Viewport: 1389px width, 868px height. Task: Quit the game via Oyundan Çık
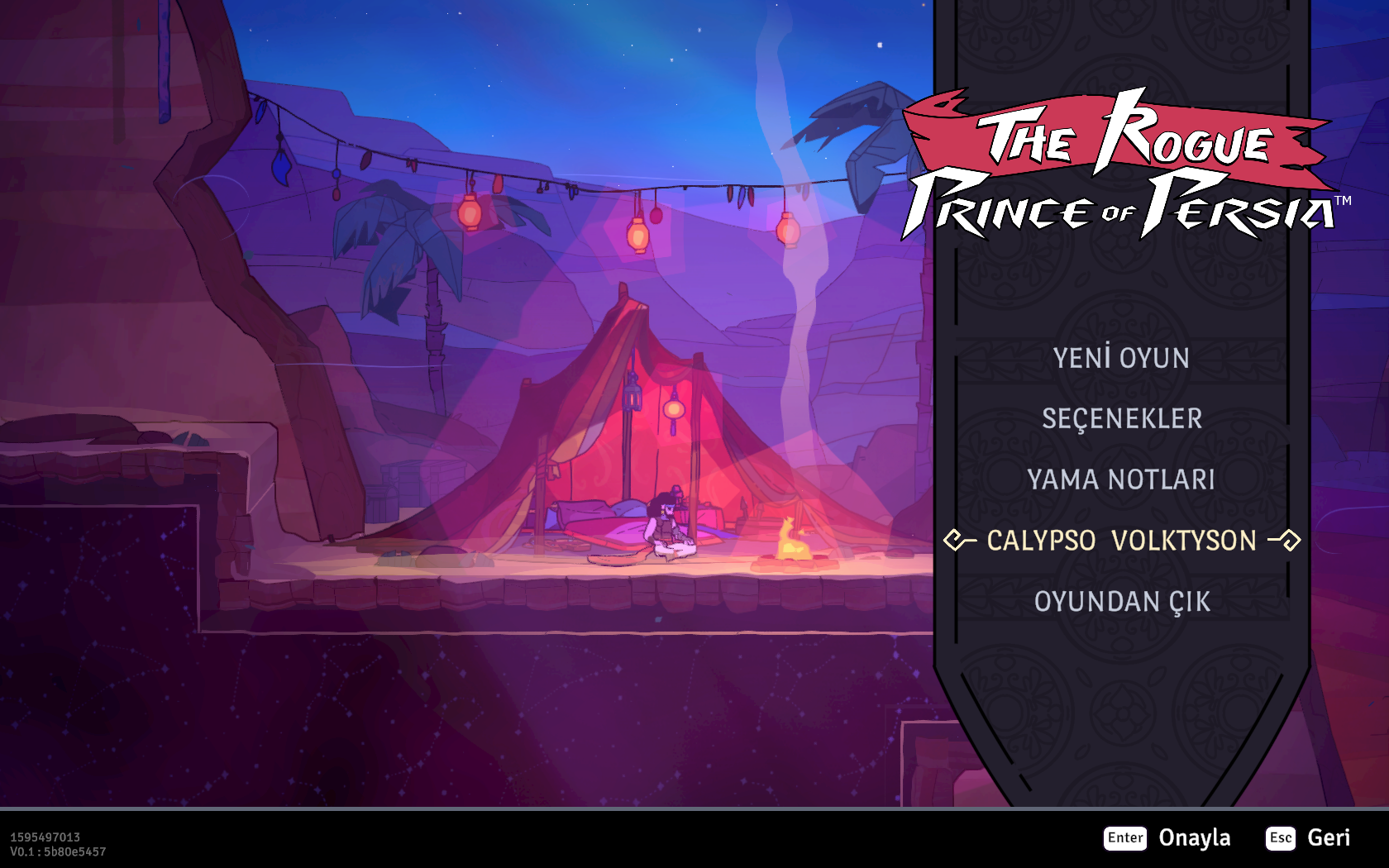point(1121,602)
